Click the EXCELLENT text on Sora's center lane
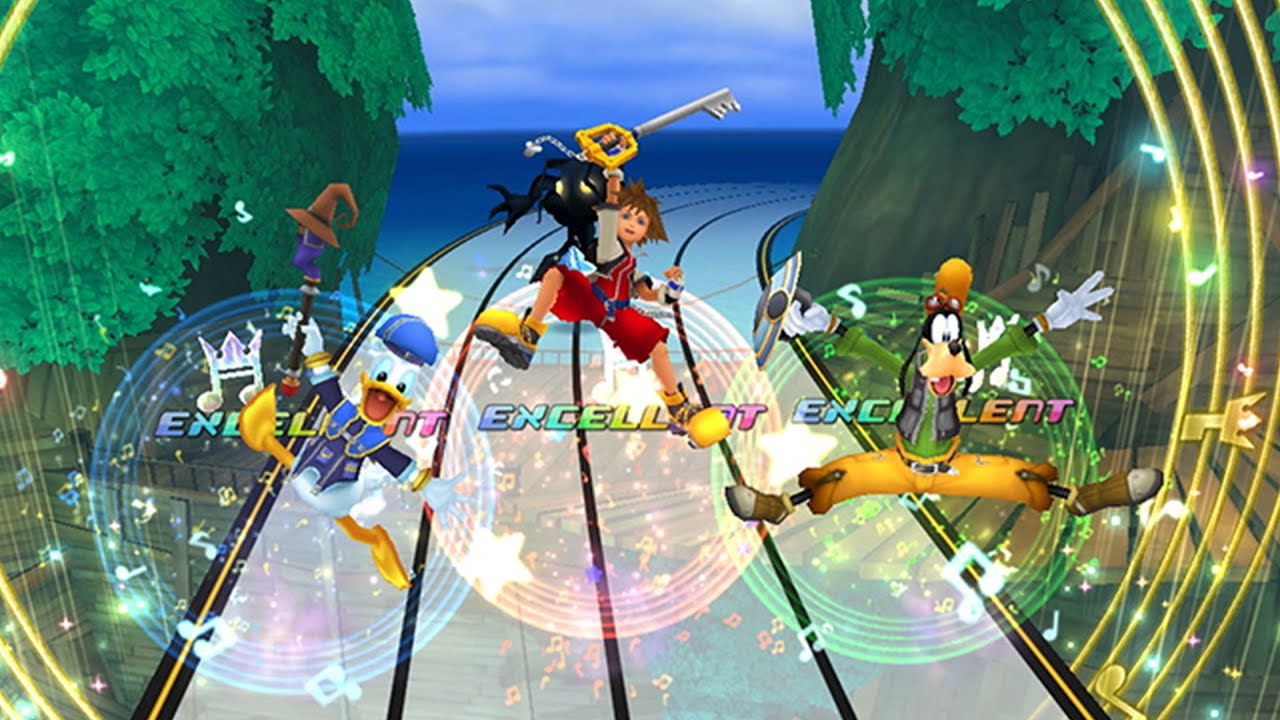The image size is (1280, 720). coord(580,410)
